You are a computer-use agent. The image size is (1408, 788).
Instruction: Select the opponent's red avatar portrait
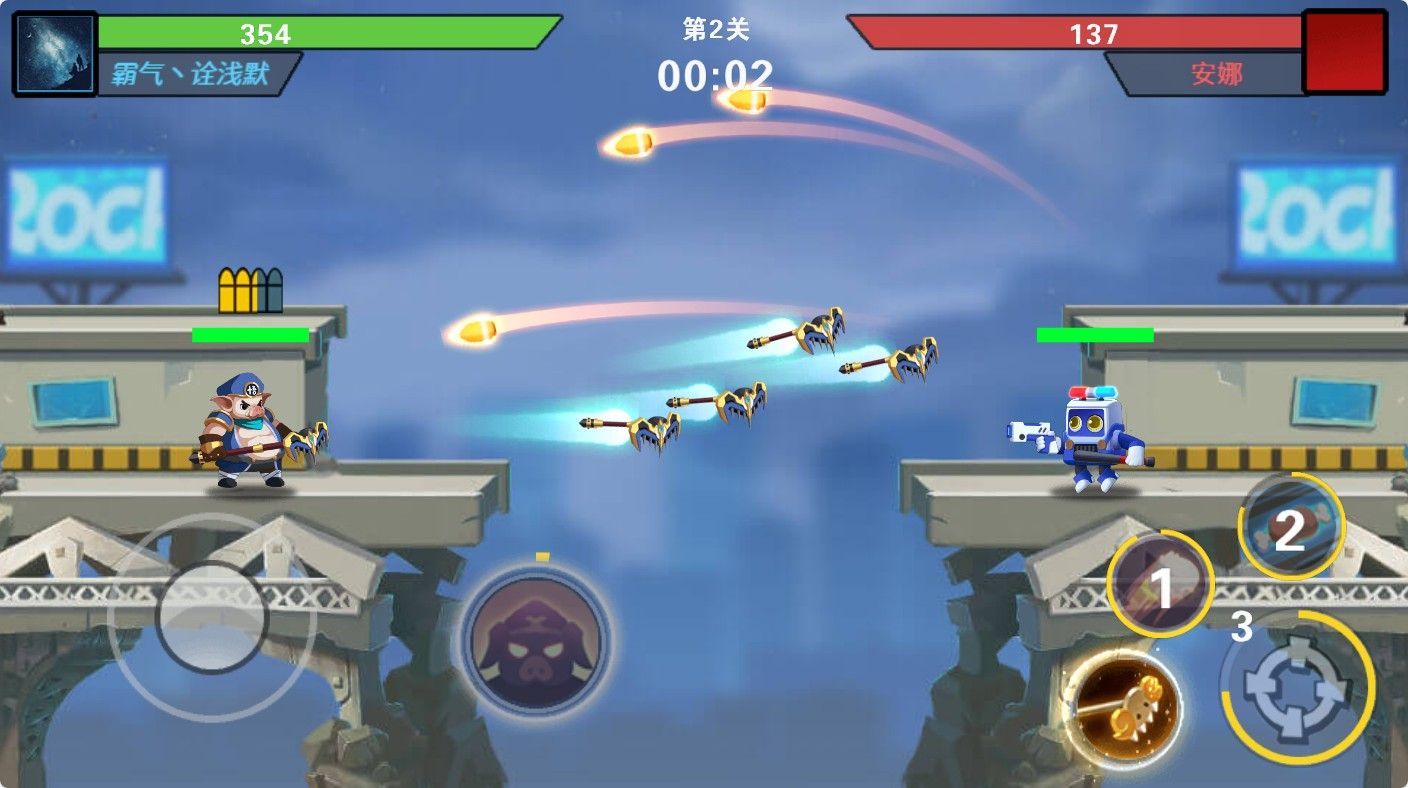point(1344,53)
